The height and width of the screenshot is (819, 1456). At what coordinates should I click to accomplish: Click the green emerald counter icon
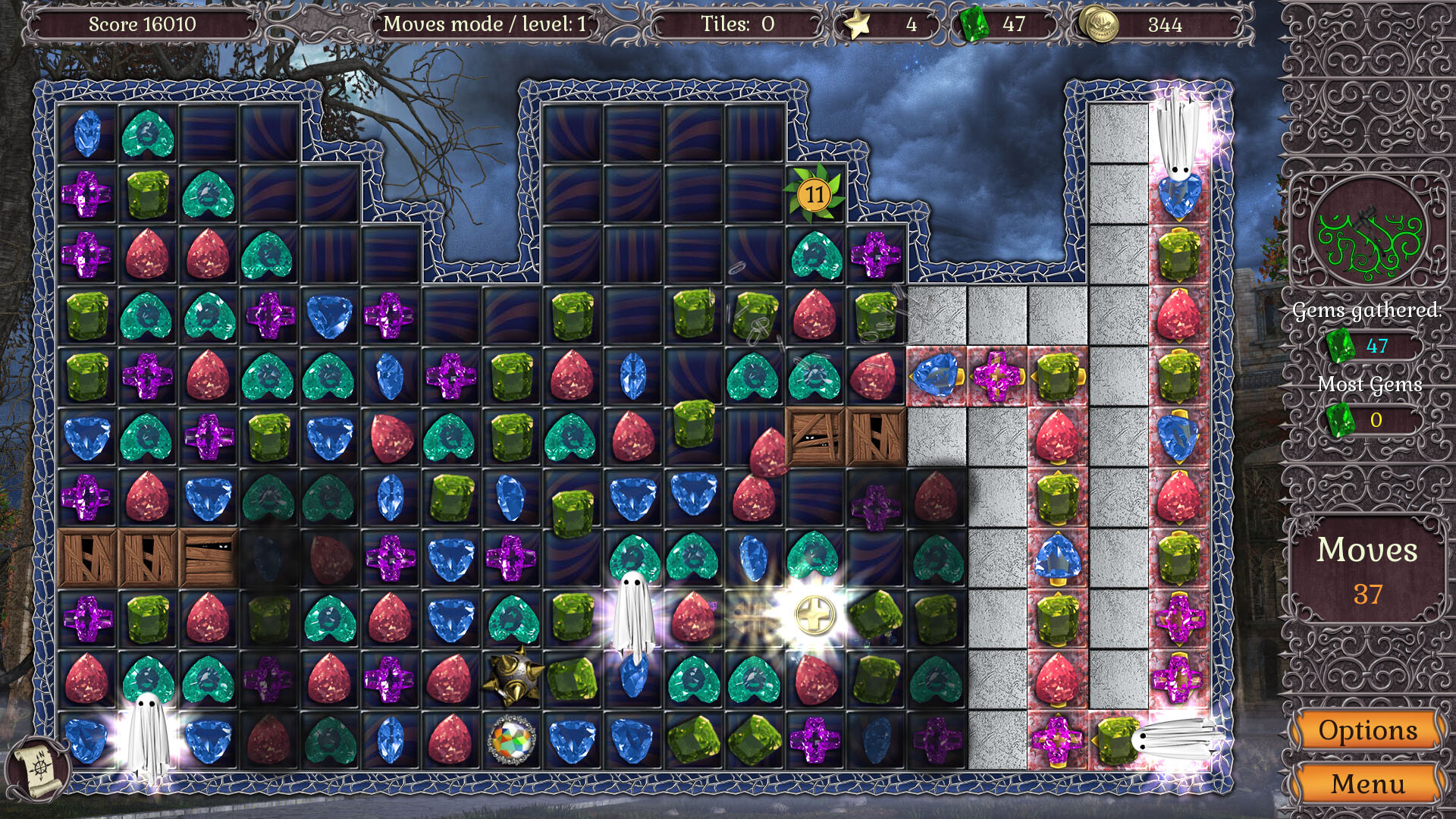pos(974,24)
